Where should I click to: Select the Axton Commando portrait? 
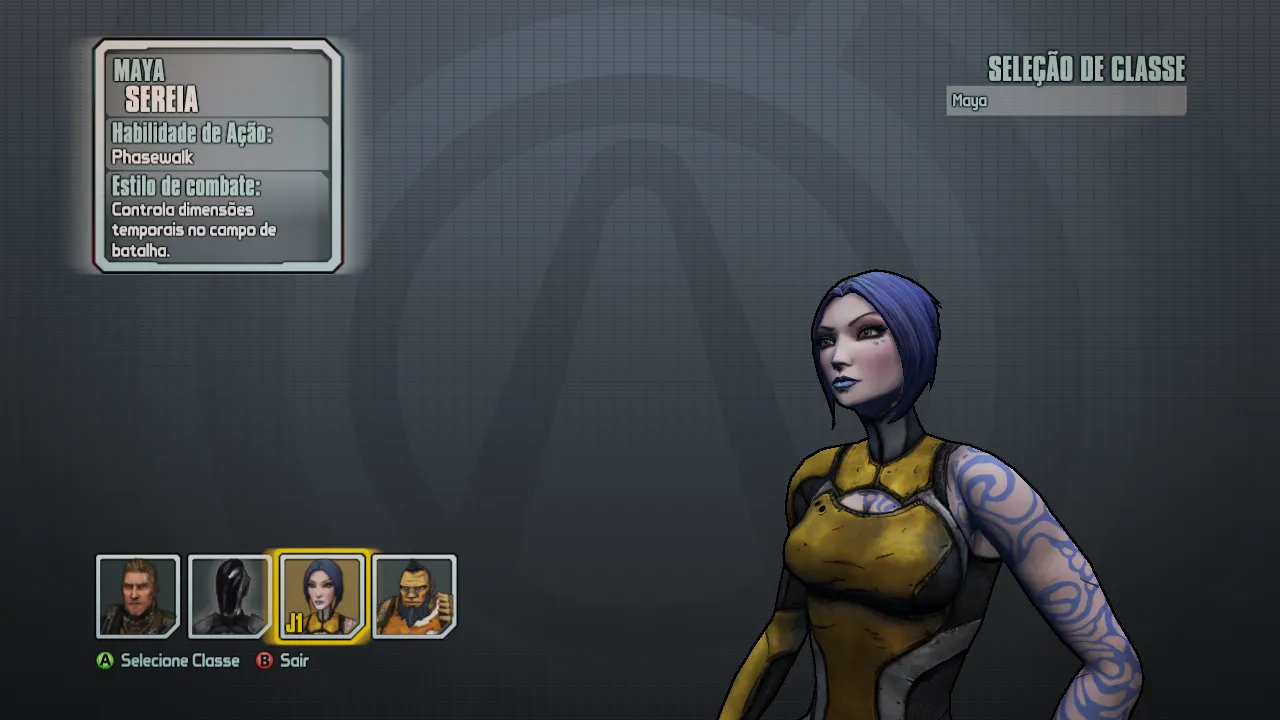click(x=138, y=596)
